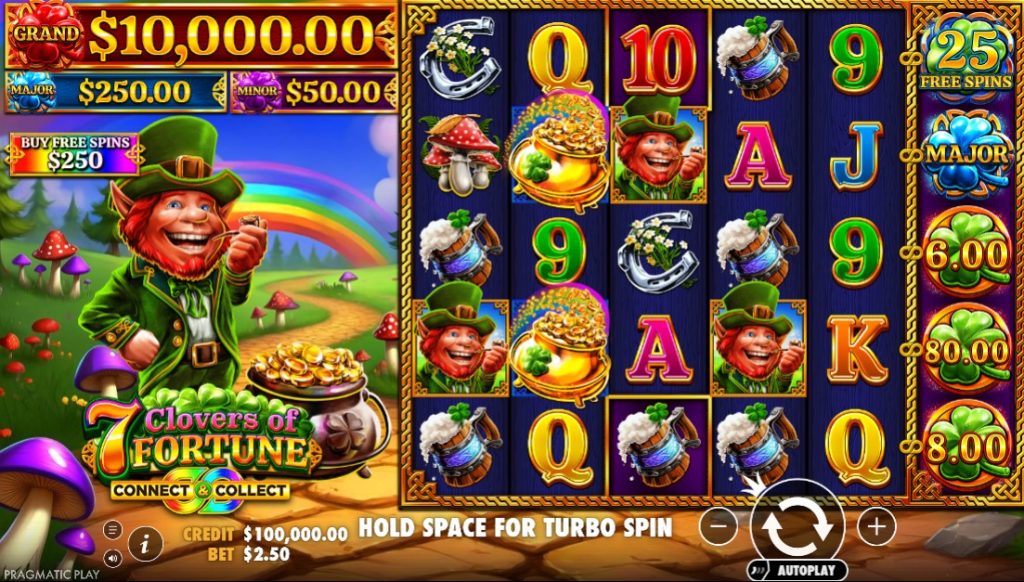Image resolution: width=1024 pixels, height=582 pixels.
Task: Open the game info paytable
Action: 145,543
